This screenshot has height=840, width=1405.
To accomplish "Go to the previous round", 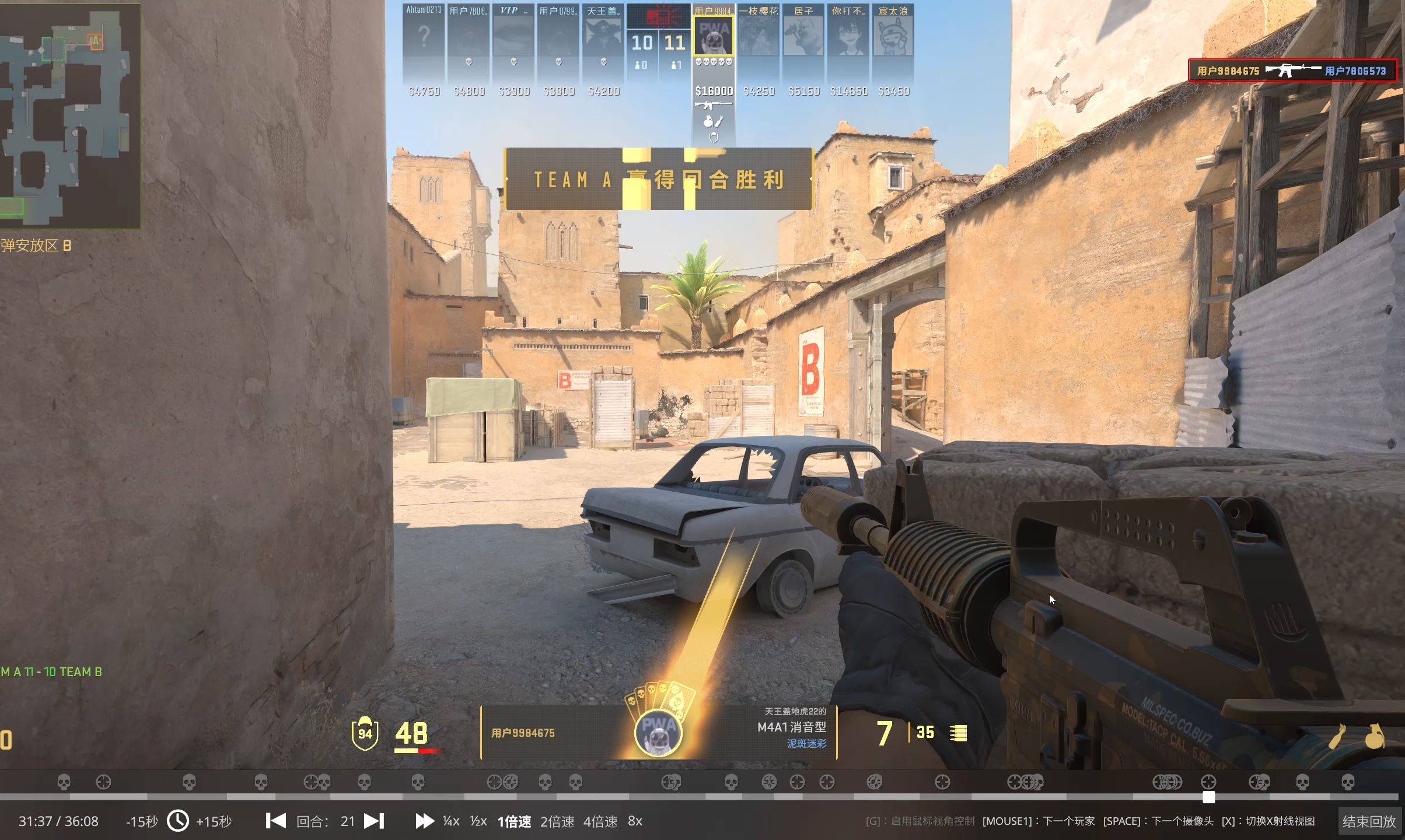I will click(x=276, y=821).
